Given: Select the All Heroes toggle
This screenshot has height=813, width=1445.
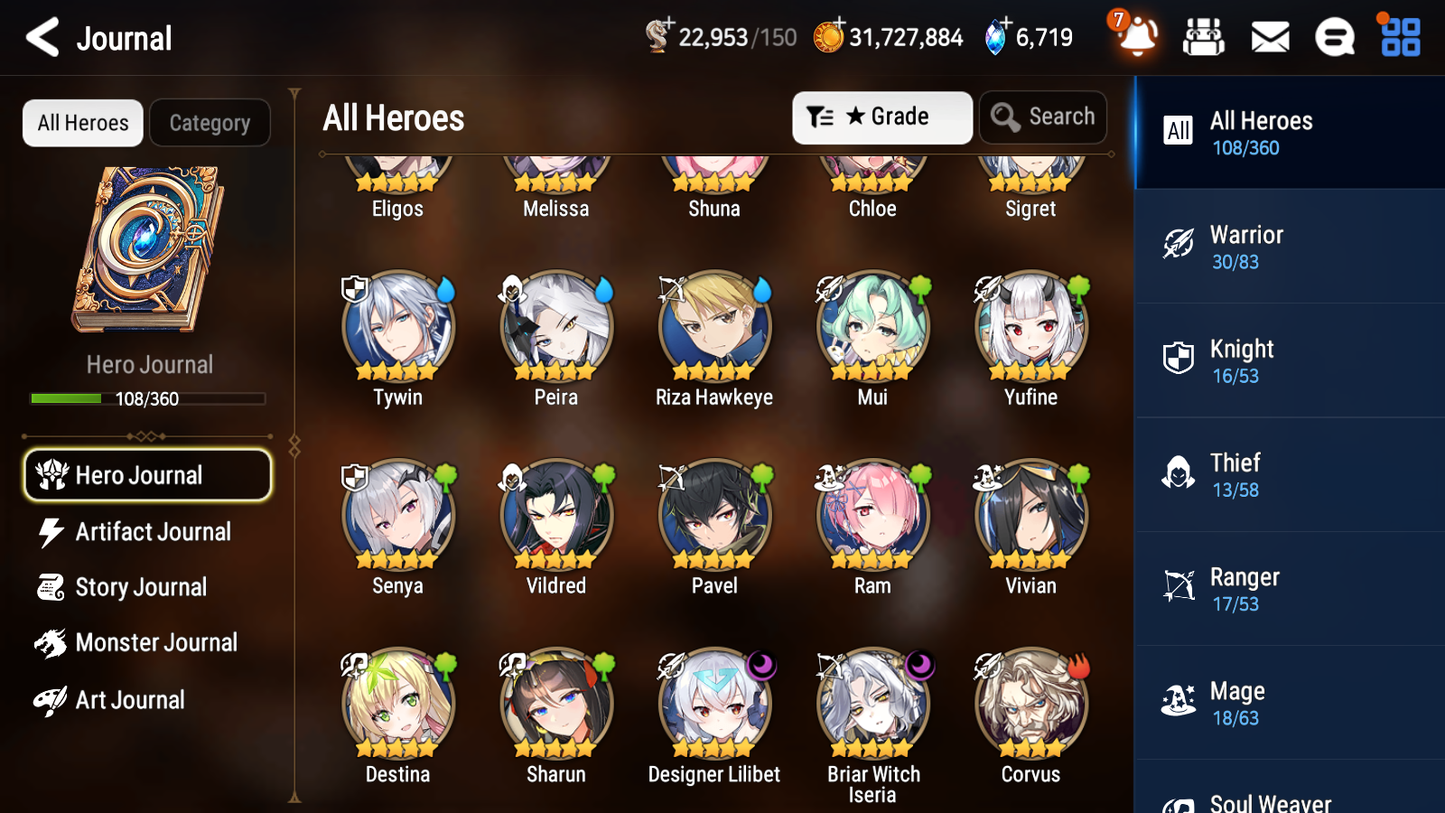Looking at the screenshot, I should 82,122.
